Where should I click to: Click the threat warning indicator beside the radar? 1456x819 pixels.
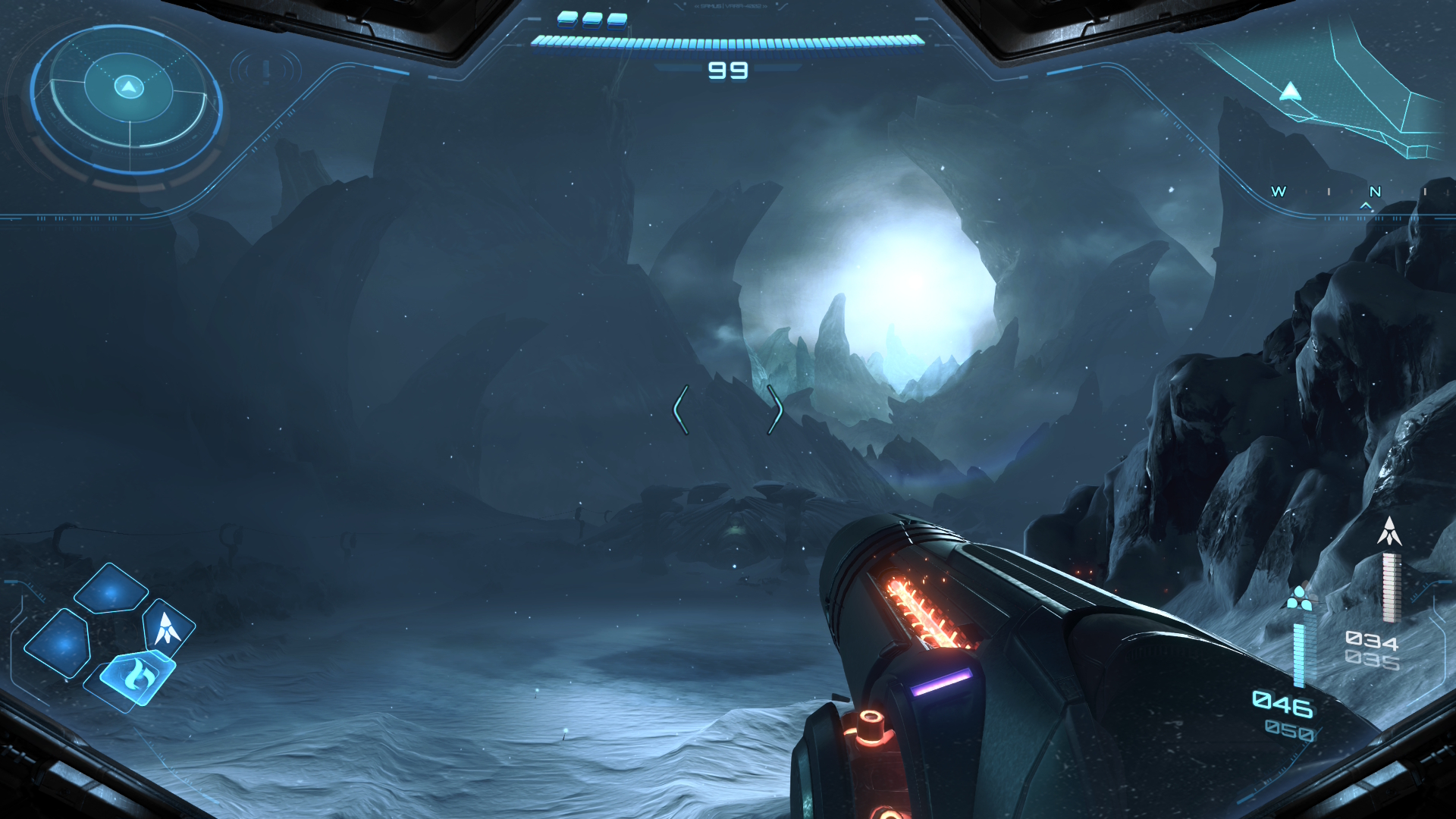coord(266,71)
